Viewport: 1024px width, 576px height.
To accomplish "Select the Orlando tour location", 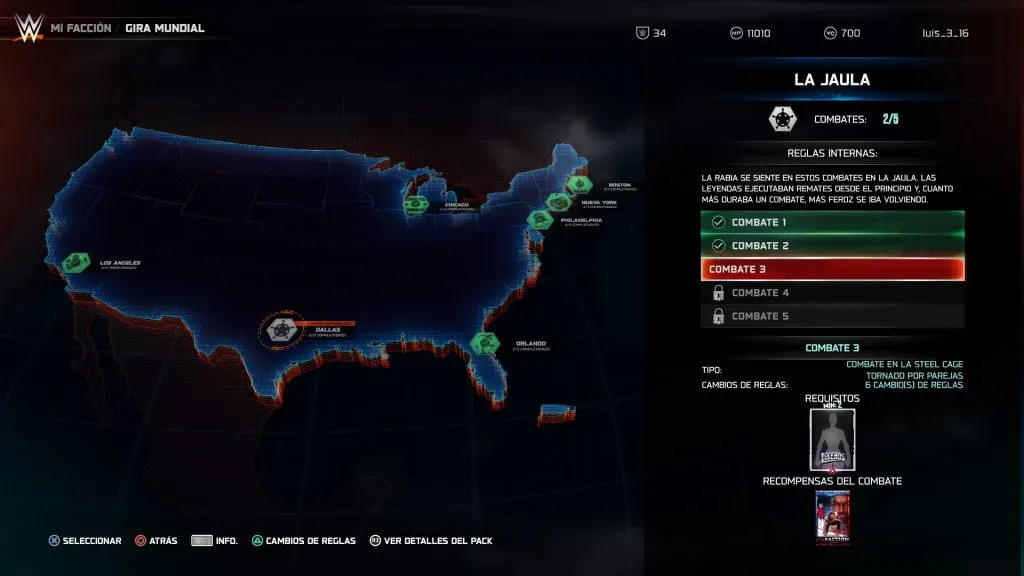I will click(486, 343).
